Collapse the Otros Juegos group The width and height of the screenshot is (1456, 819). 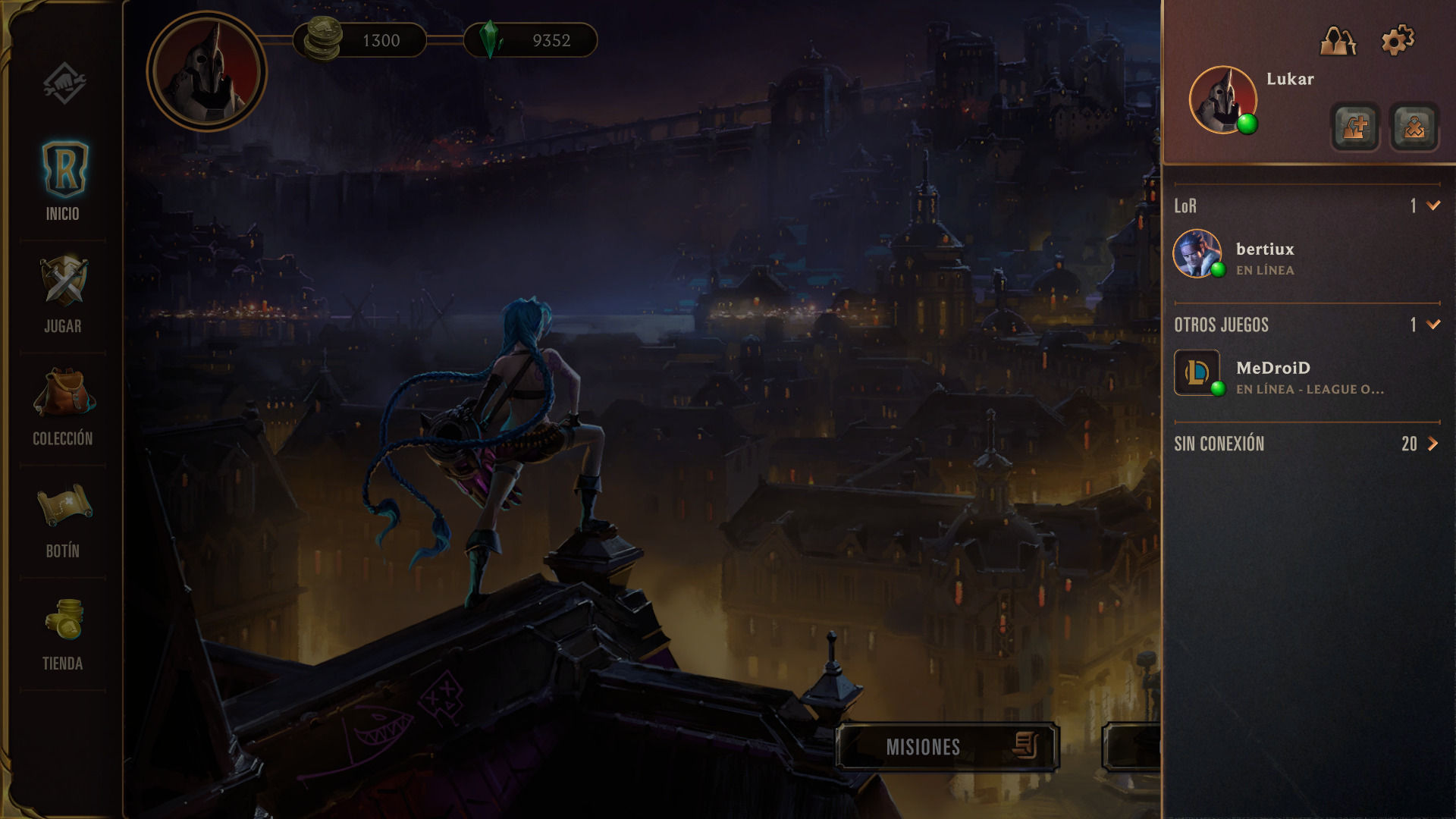1432,325
